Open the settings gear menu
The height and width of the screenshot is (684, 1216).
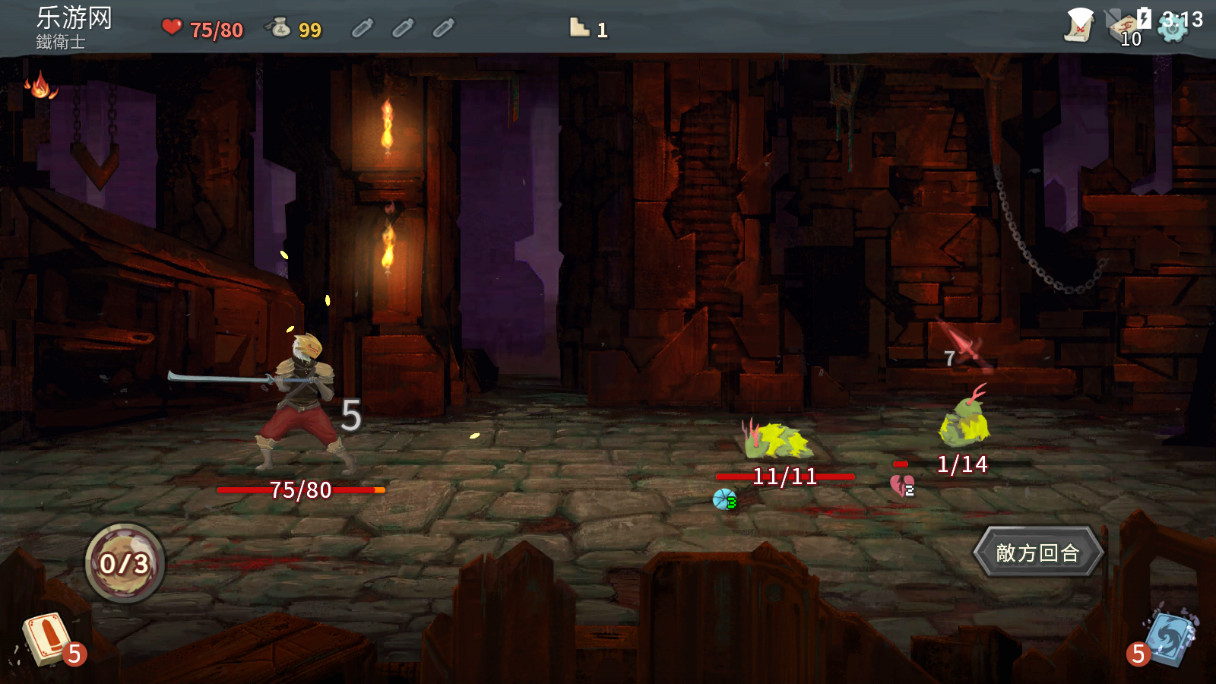click(1171, 26)
